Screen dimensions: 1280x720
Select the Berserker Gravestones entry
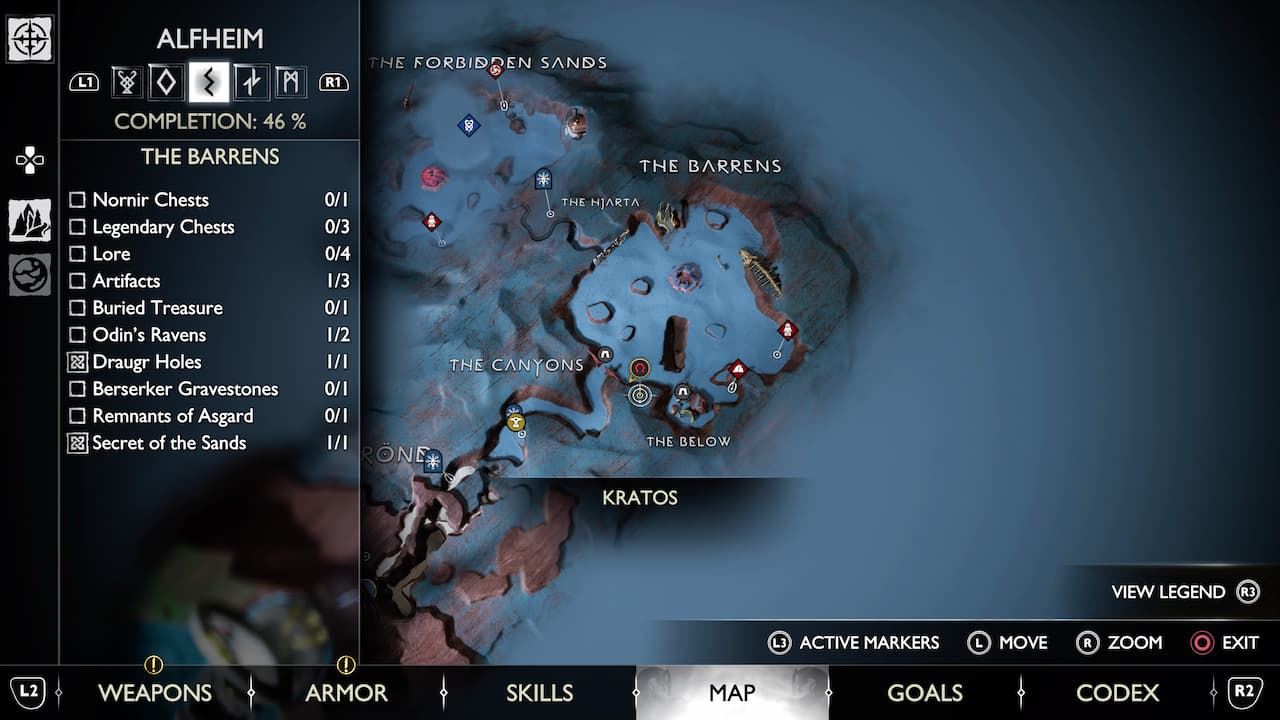pos(185,389)
